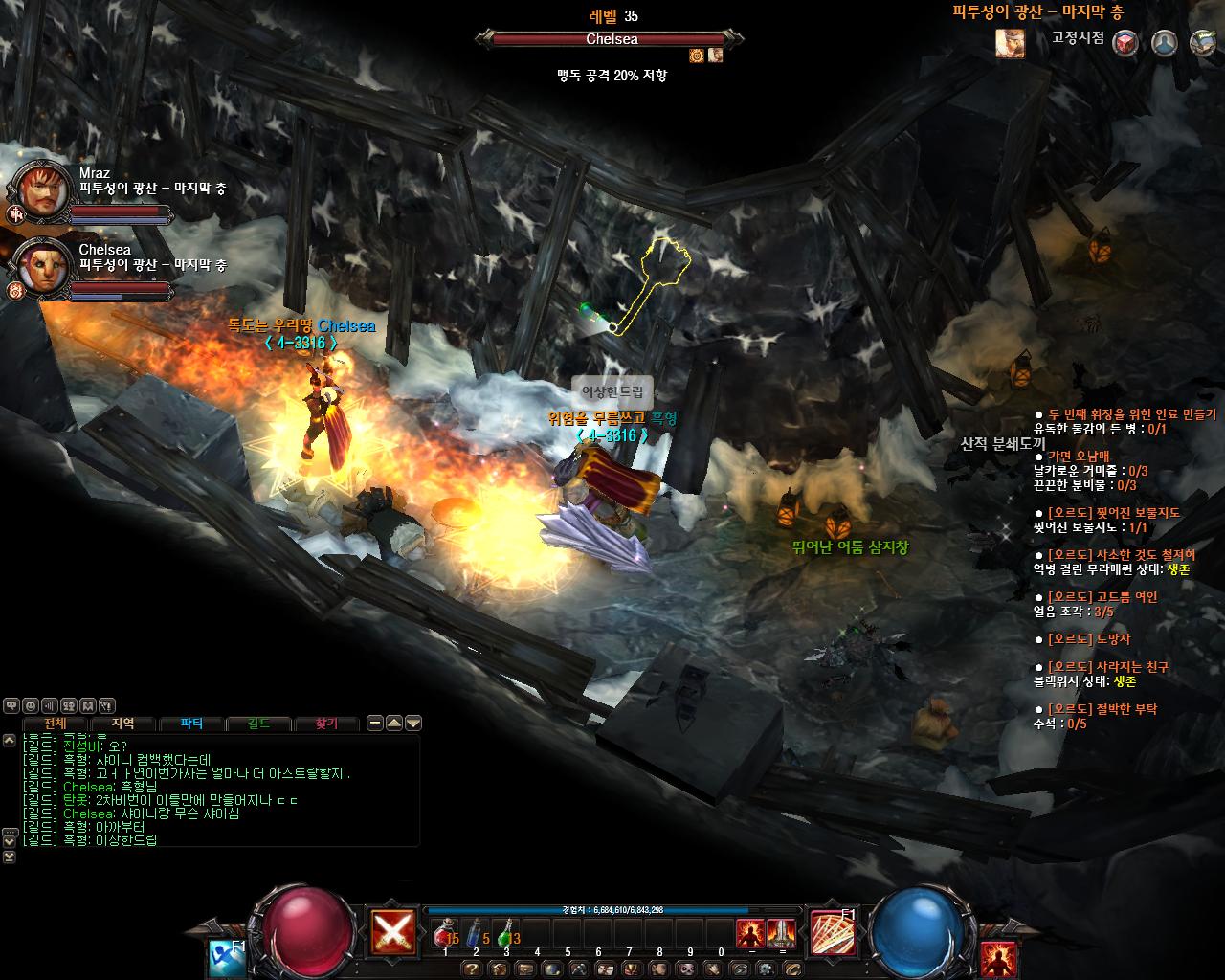Minimize the chat window with the minus button
1225x980 pixels.
coord(375,724)
